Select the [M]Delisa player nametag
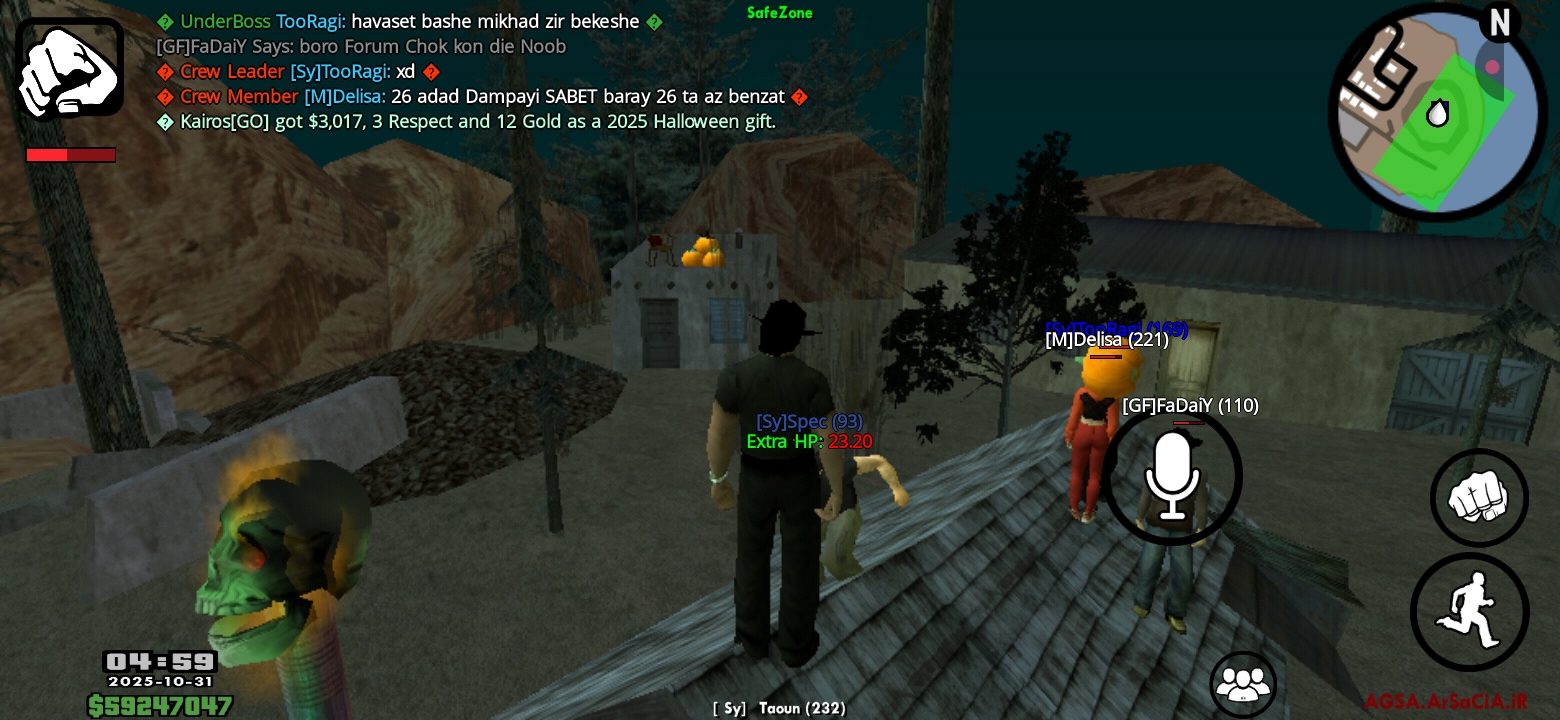Viewport: 1560px width, 720px height. coord(1106,340)
